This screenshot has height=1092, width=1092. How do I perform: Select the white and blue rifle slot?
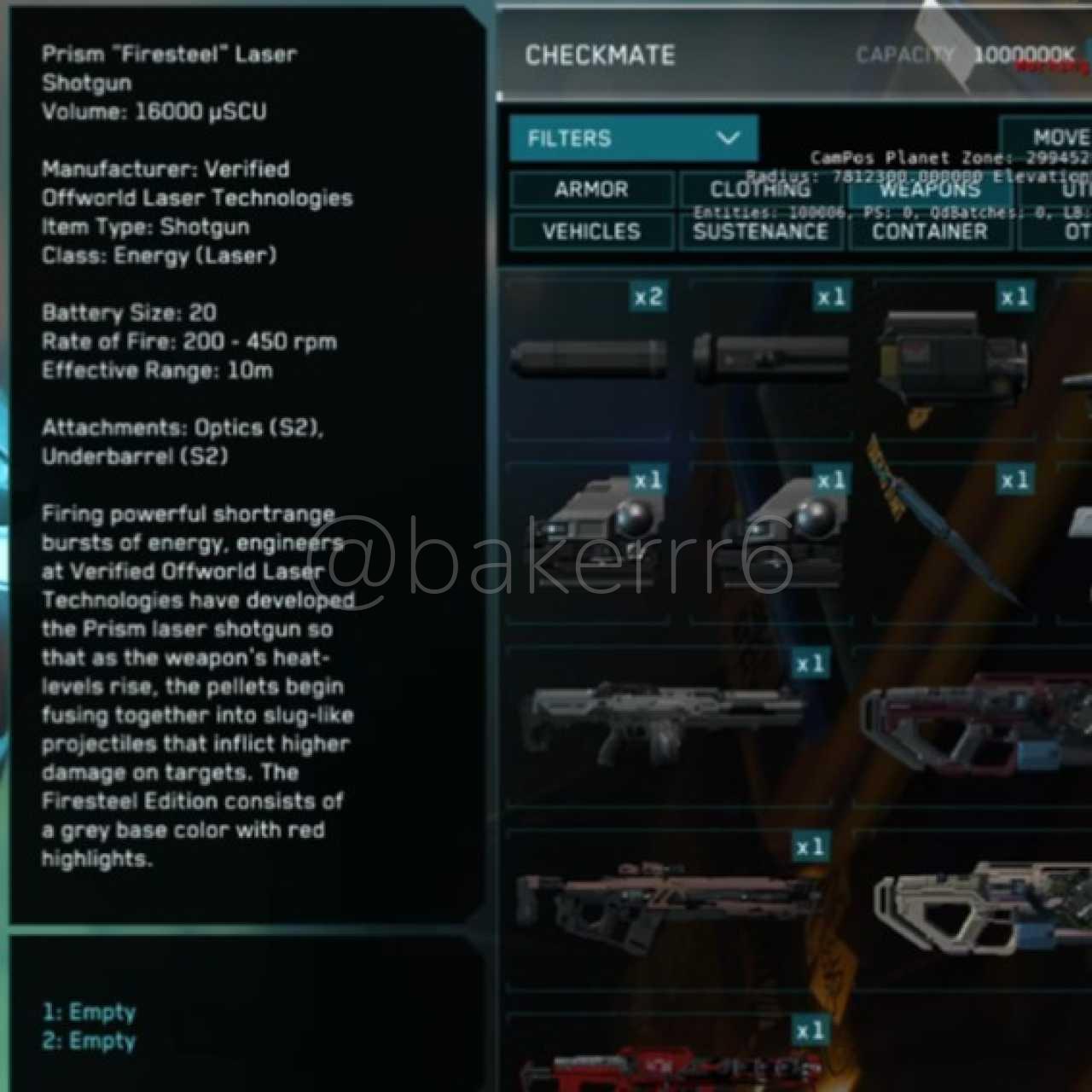pyautogui.click(x=981, y=909)
